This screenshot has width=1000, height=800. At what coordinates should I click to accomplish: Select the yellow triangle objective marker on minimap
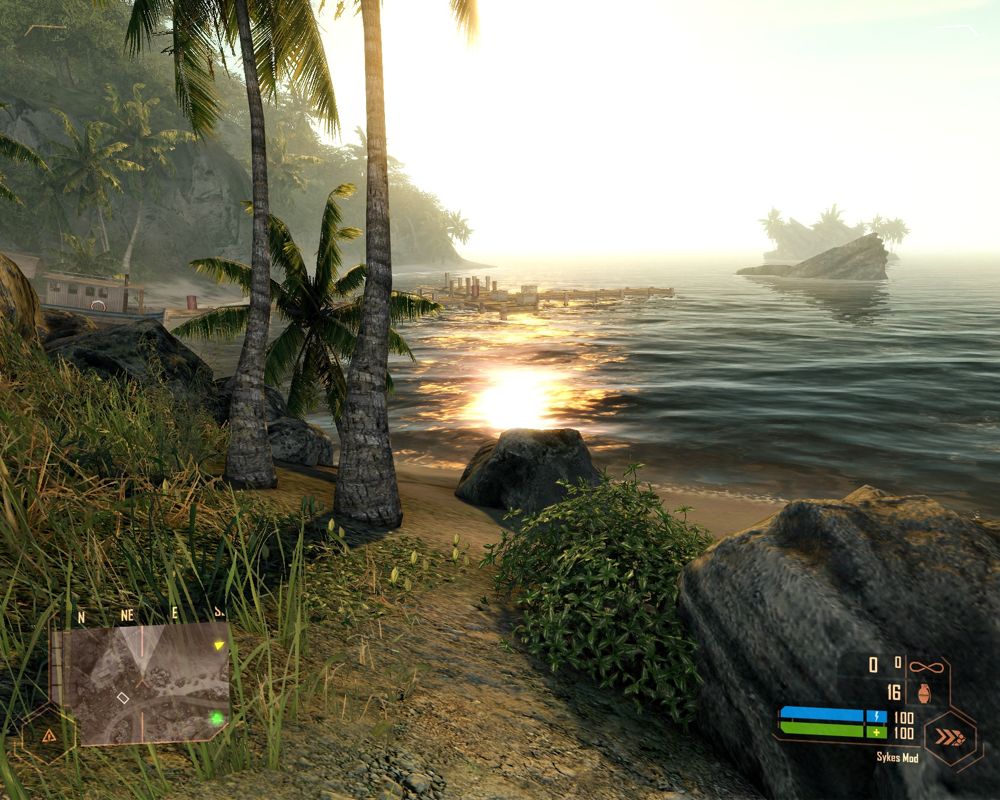(219, 646)
